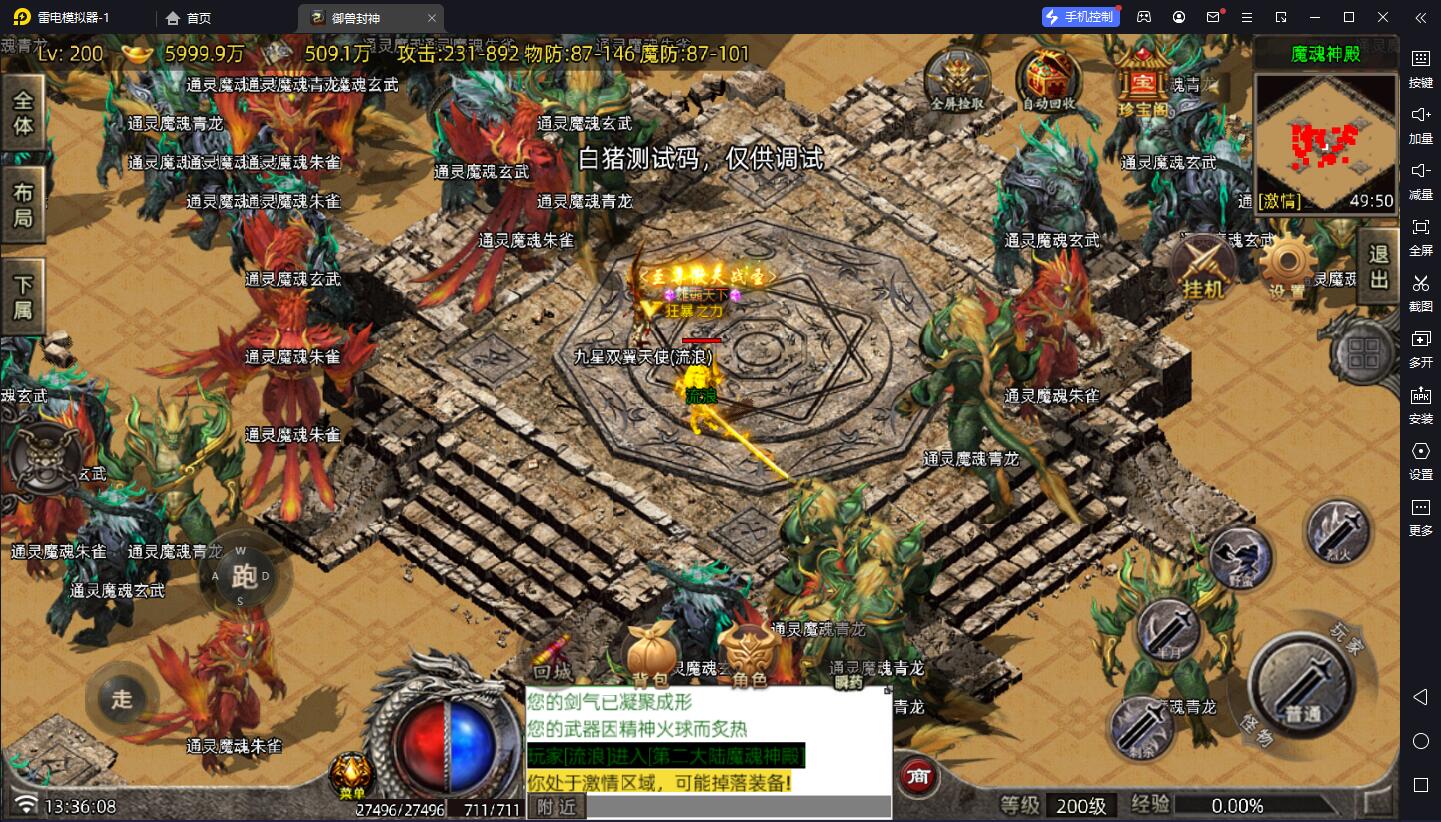Use the 野蛮 charge skill

(1241, 559)
